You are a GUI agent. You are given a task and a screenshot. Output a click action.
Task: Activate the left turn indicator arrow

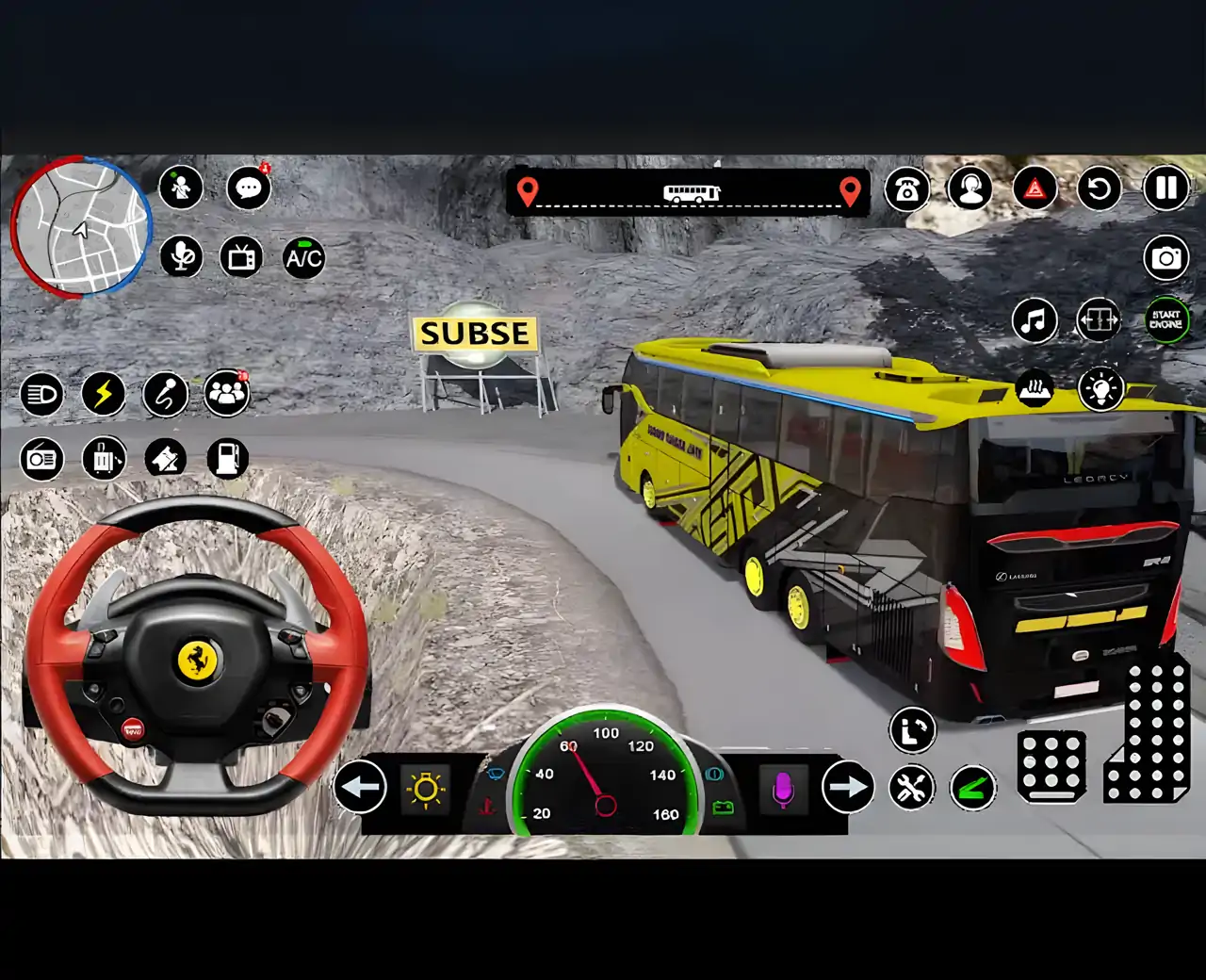tap(360, 787)
